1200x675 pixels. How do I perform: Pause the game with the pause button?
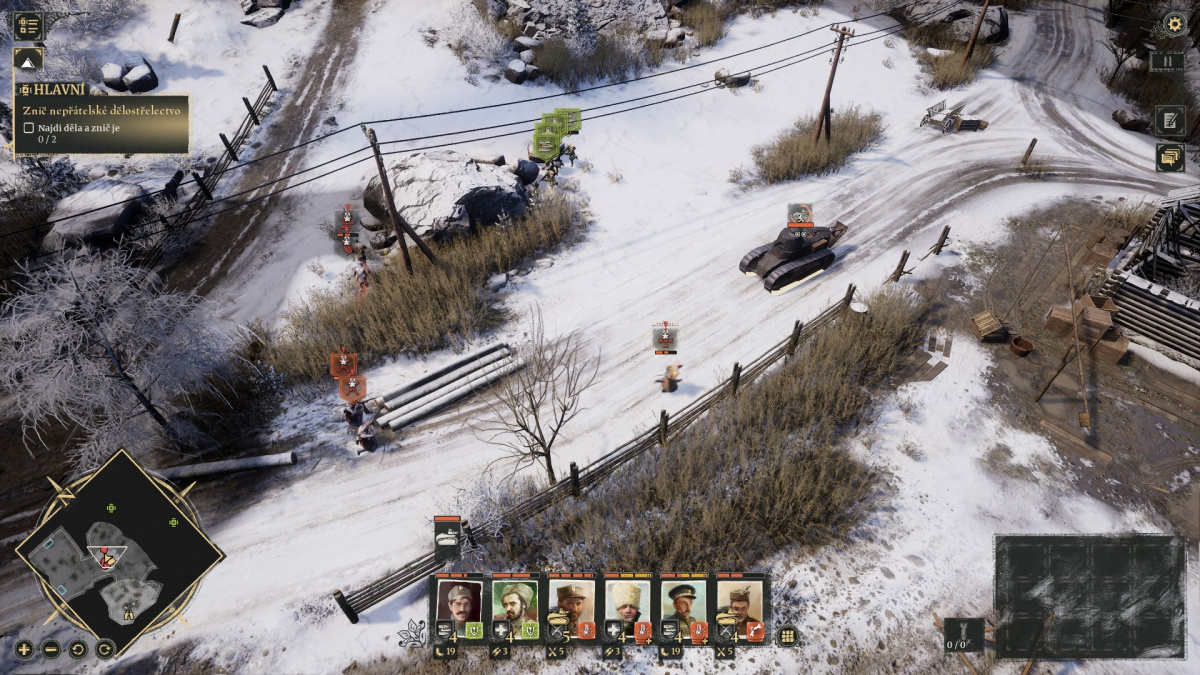(x=1166, y=61)
